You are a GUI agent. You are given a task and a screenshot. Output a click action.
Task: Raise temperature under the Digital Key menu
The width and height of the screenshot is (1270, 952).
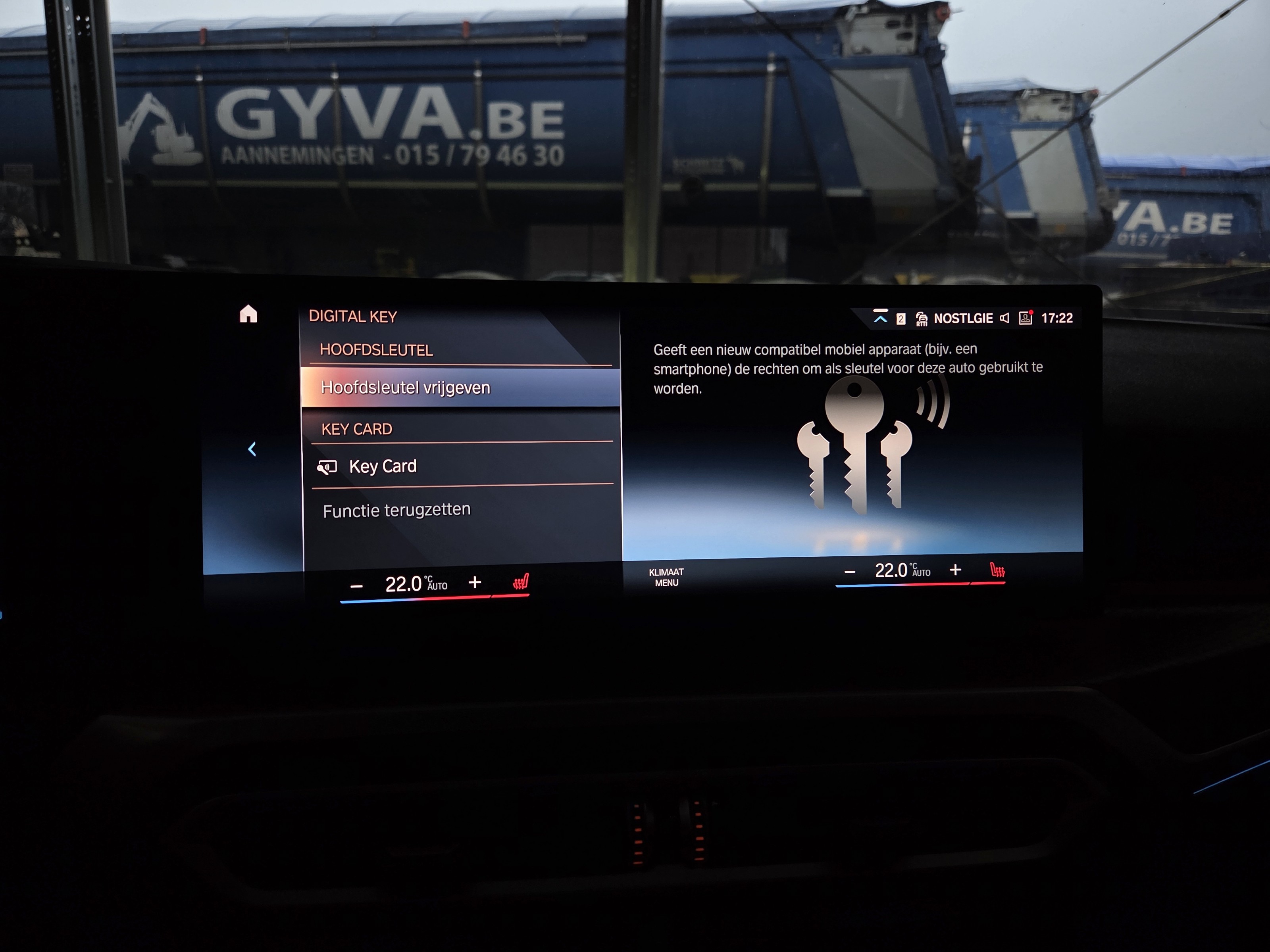(x=475, y=583)
